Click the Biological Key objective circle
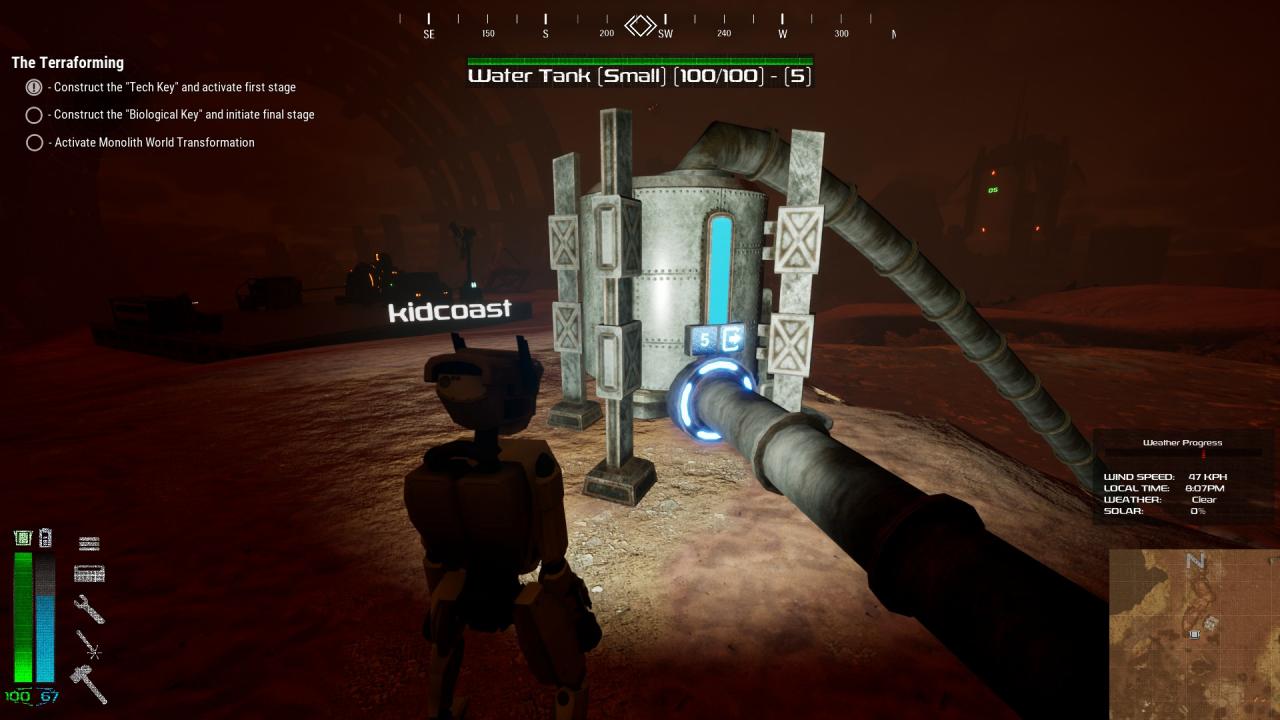This screenshot has width=1280, height=720. pyautogui.click(x=34, y=115)
